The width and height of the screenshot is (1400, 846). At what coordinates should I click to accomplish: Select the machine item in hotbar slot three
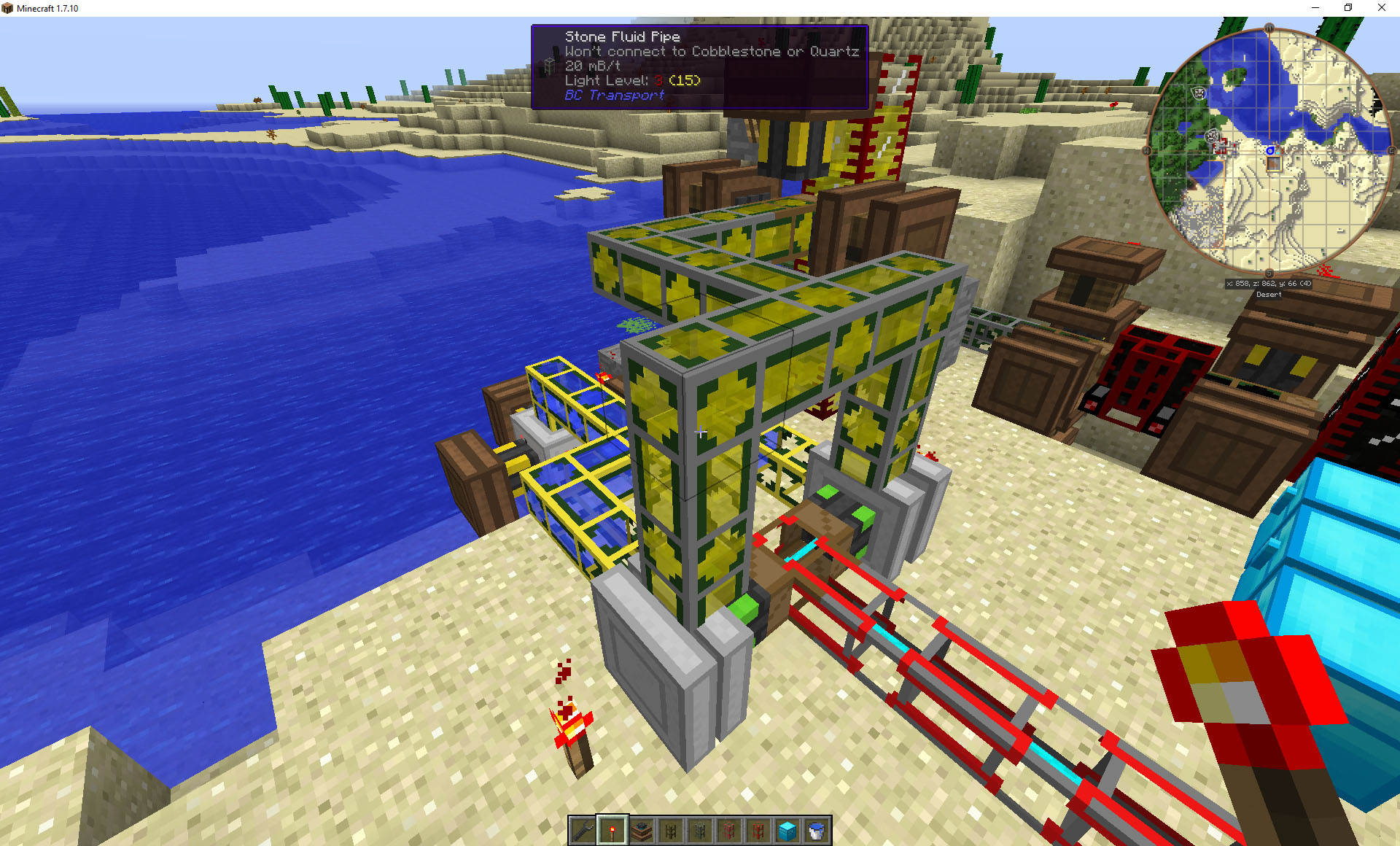pos(642,829)
